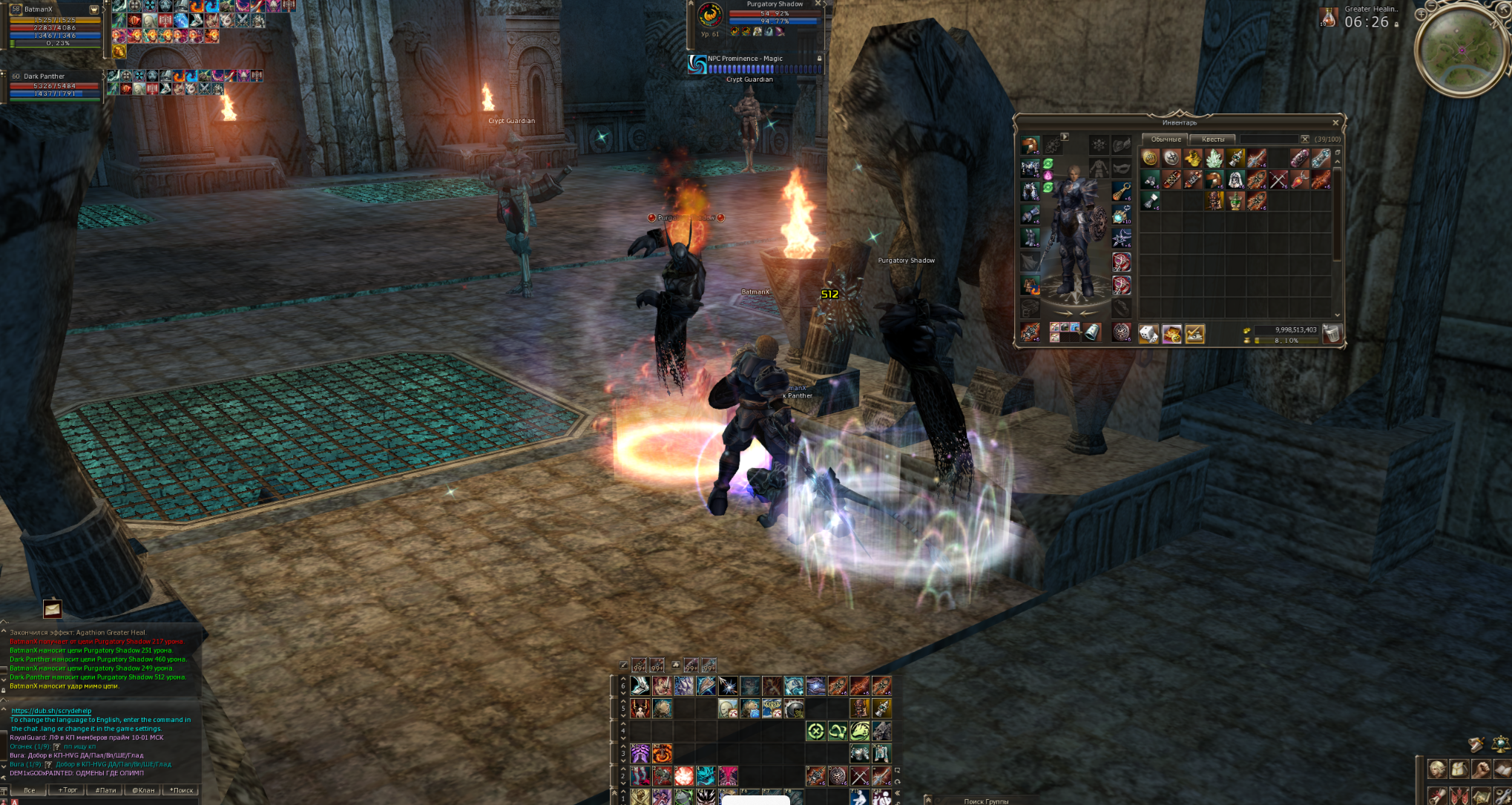Activate the green crosshair pet command

coord(815,732)
